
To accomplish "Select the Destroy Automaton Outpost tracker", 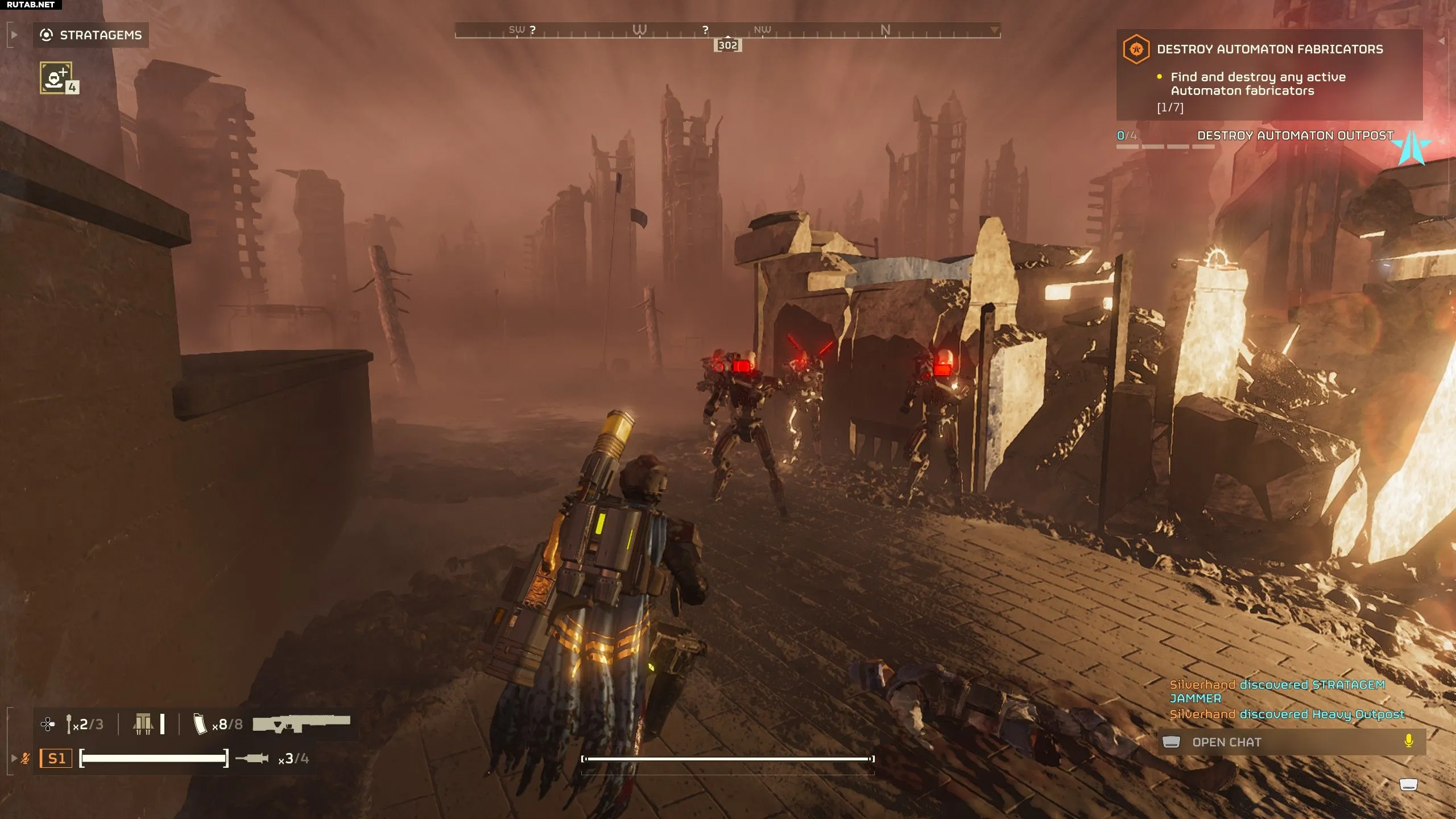I will (1294, 136).
